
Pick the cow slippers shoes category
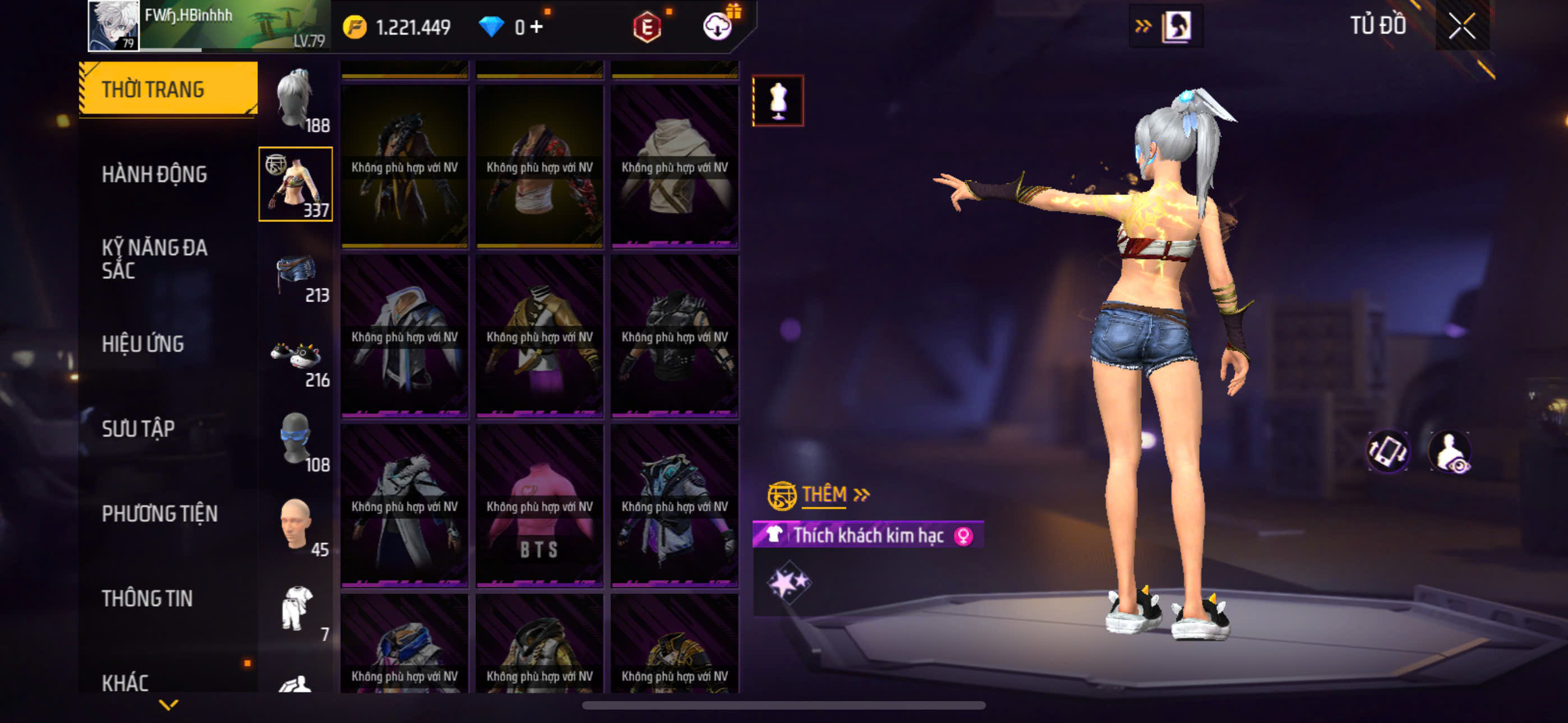[x=296, y=360]
